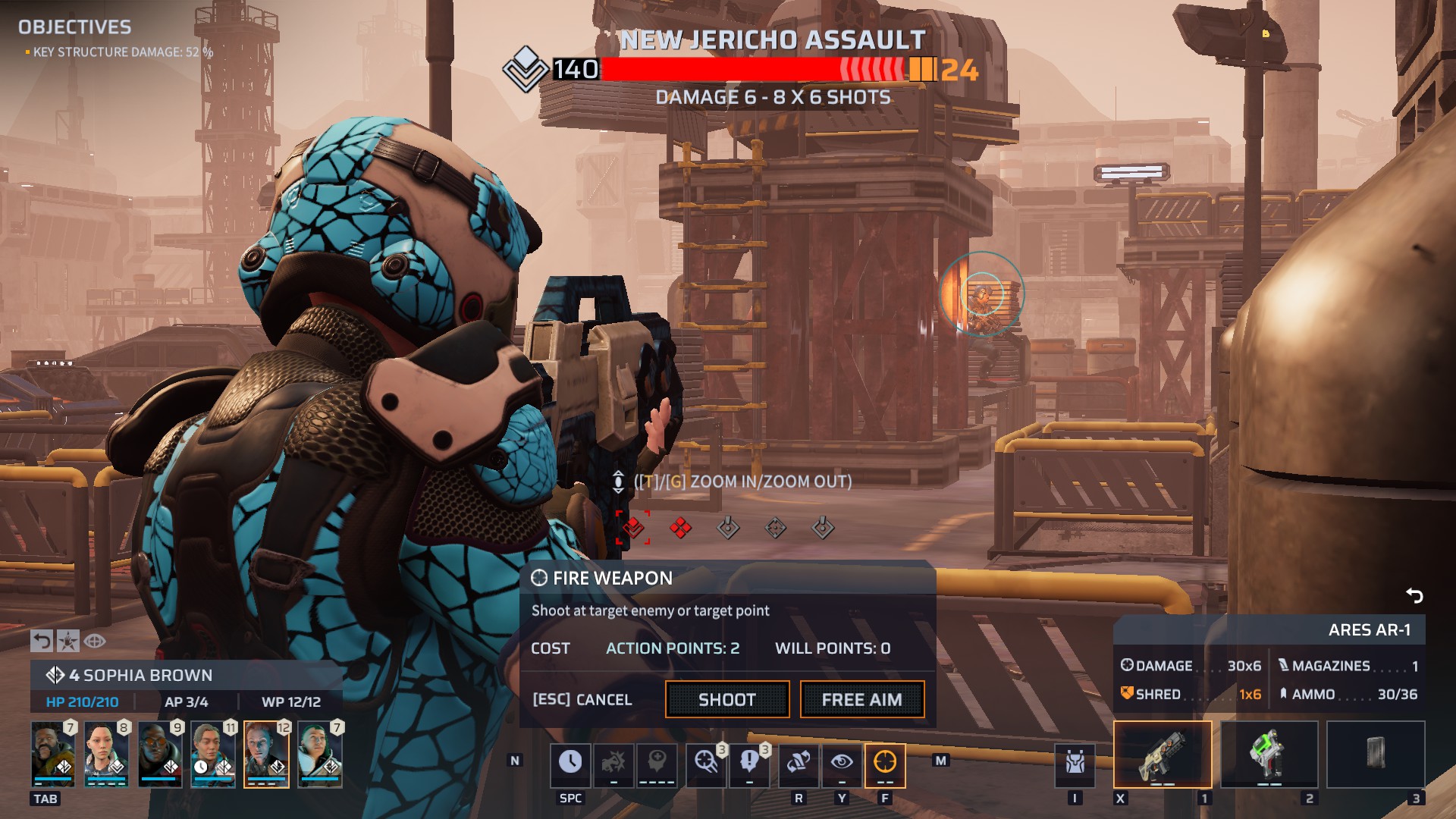1456x819 pixels.
Task: Cancel the fire weapon action
Action: tap(582, 699)
